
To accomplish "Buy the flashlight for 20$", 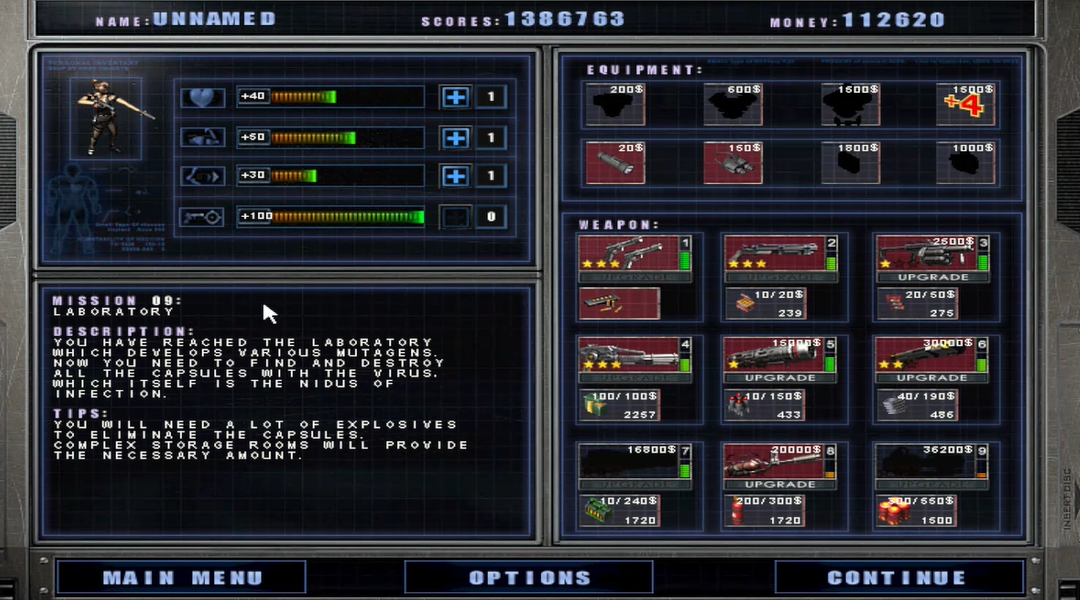I will pyautogui.click(x=614, y=162).
